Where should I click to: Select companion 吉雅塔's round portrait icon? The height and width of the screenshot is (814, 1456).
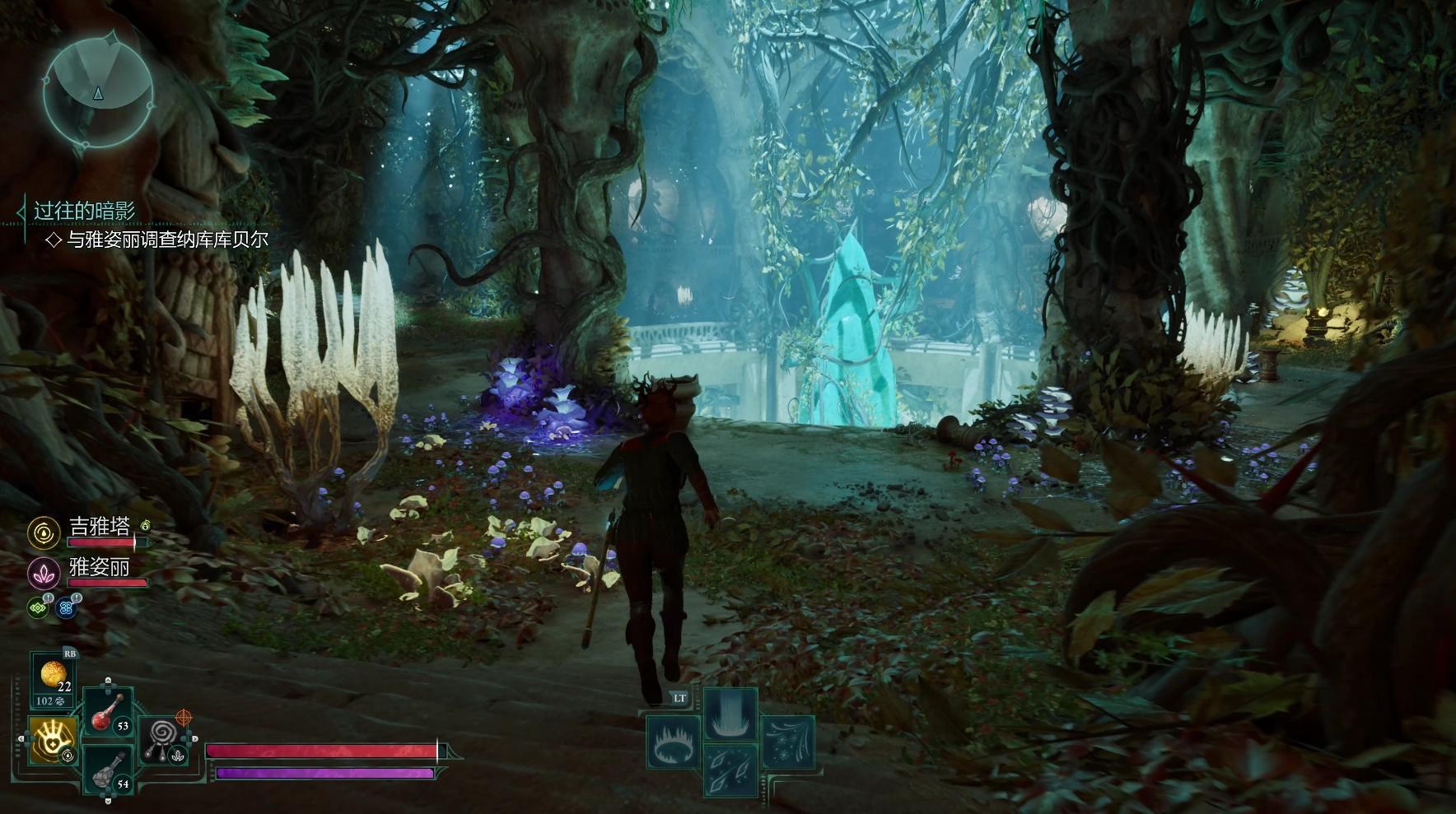[x=43, y=533]
